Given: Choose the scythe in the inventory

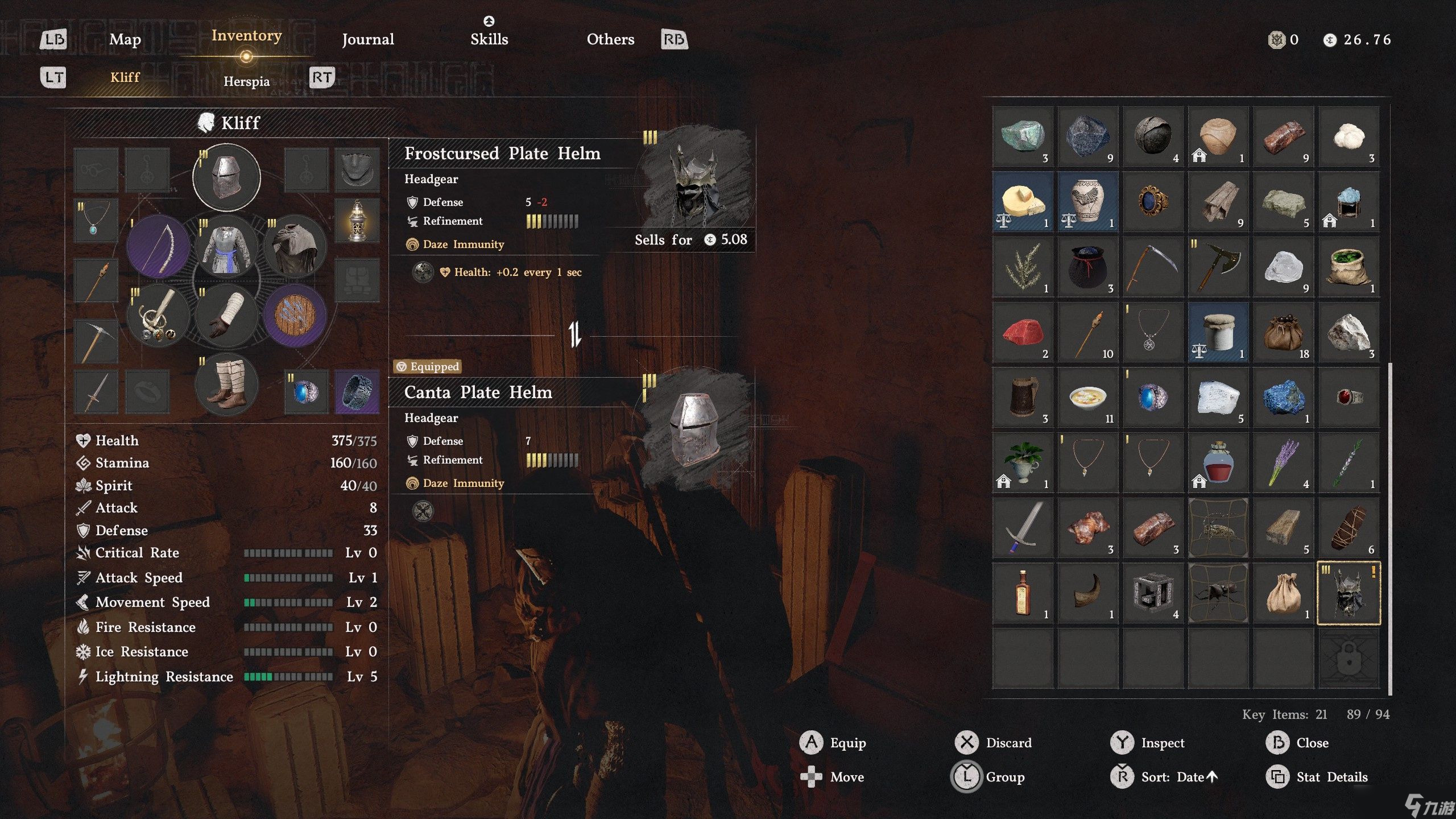Looking at the screenshot, I should pyautogui.click(x=1153, y=267).
